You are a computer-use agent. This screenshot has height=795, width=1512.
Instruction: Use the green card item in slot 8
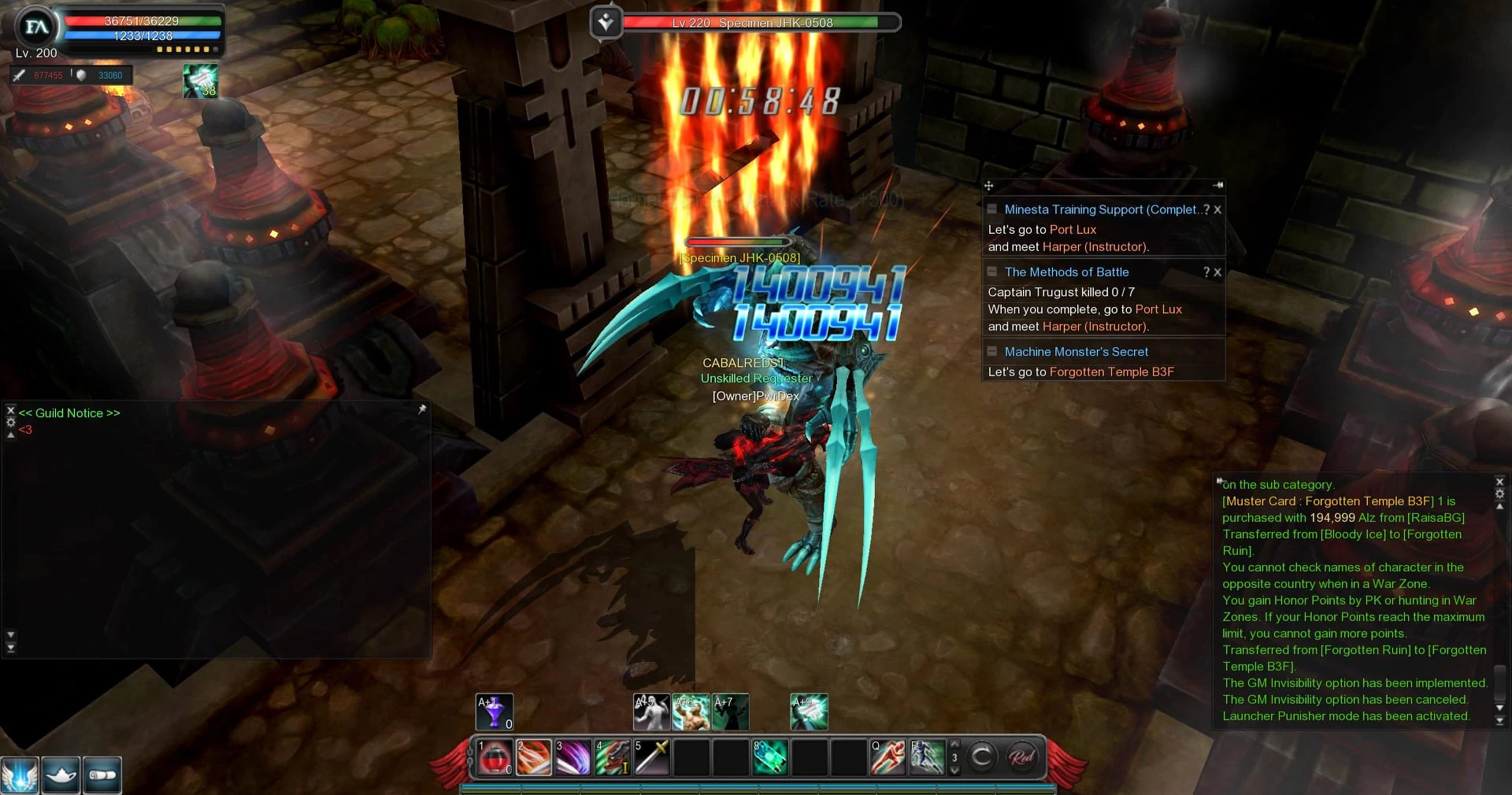[770, 757]
